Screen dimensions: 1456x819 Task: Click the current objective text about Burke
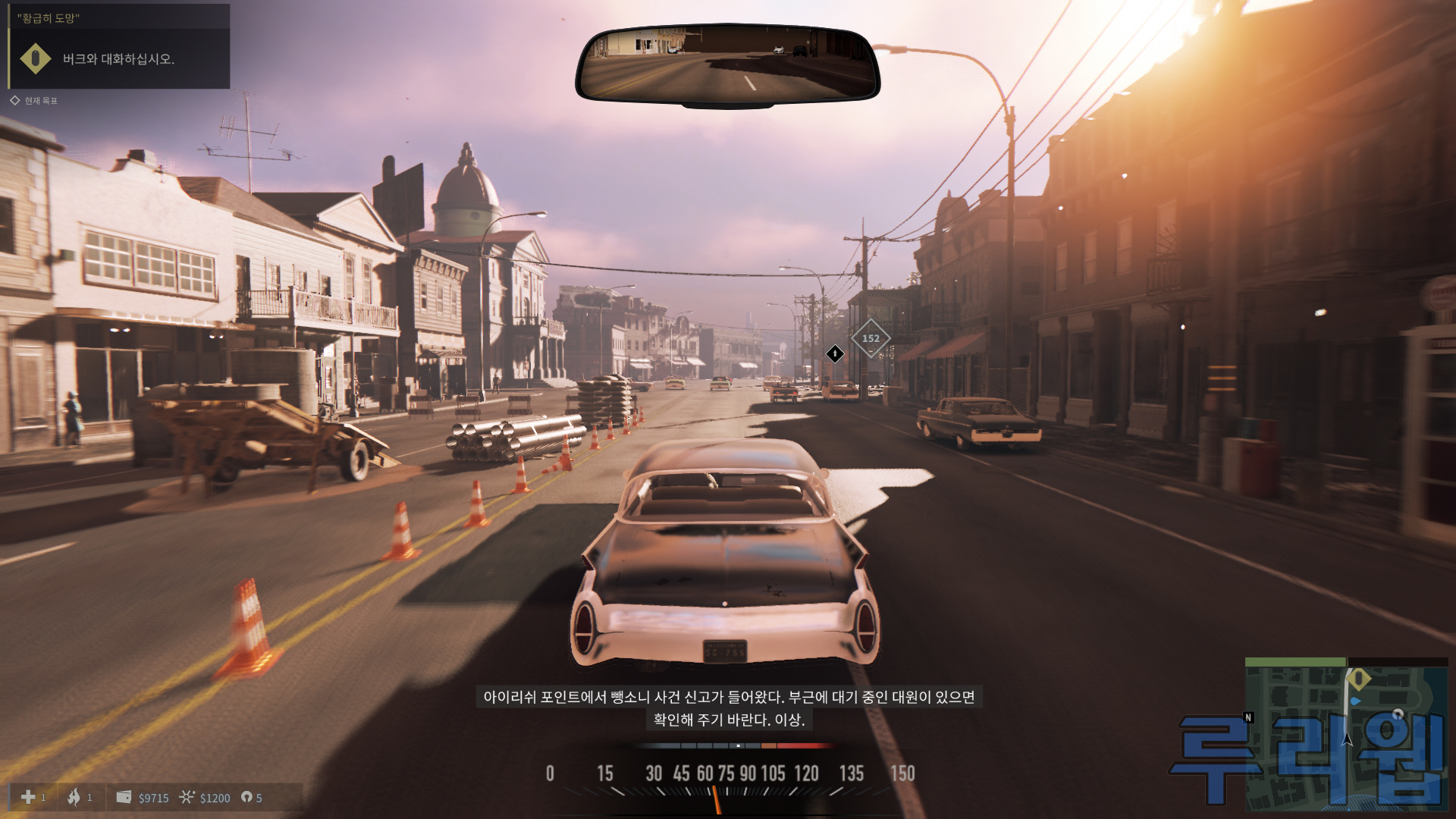click(118, 59)
